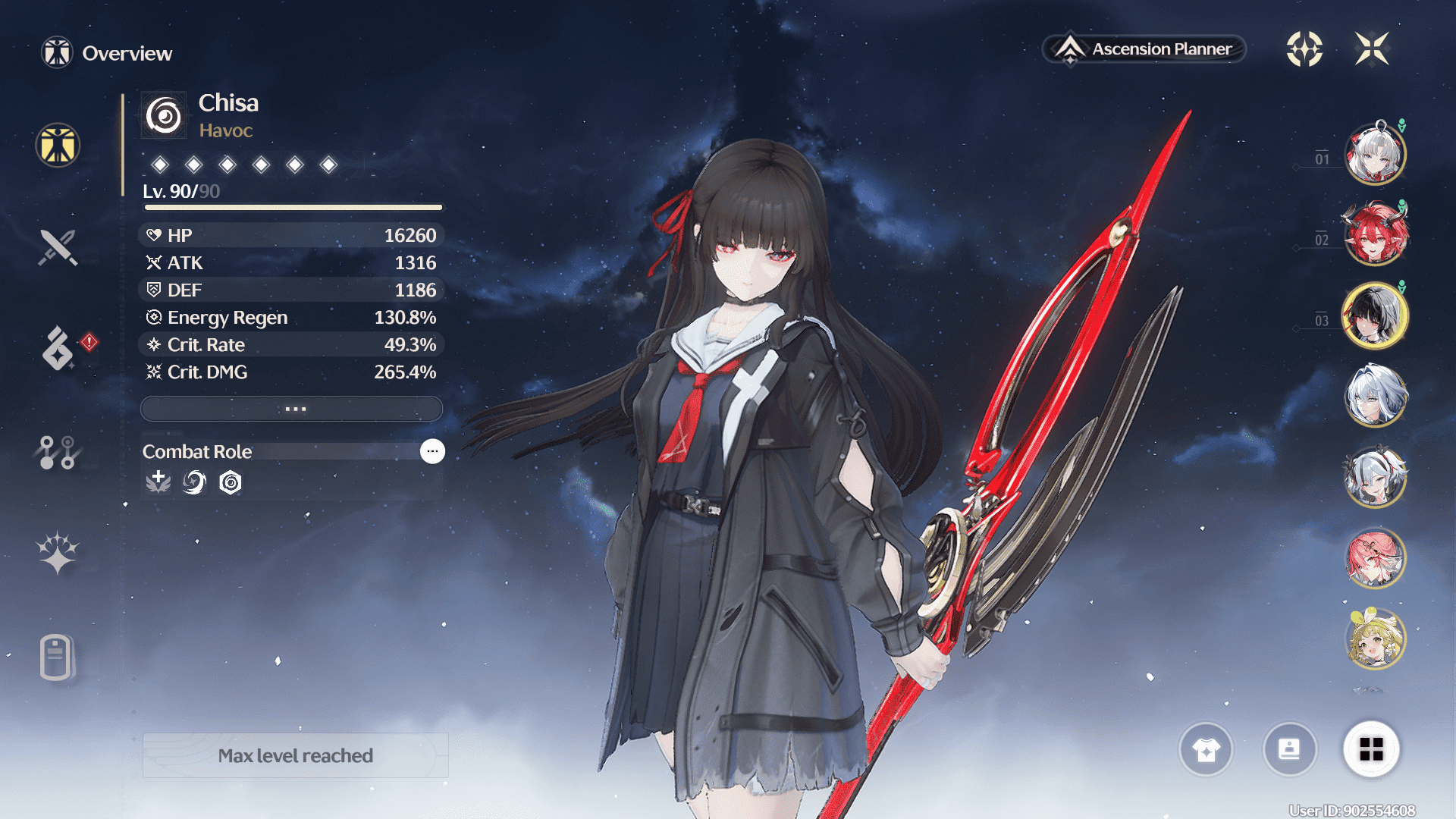Image resolution: width=1456 pixels, height=819 pixels.
Task: Open the character profile card button
Action: (x=1289, y=750)
